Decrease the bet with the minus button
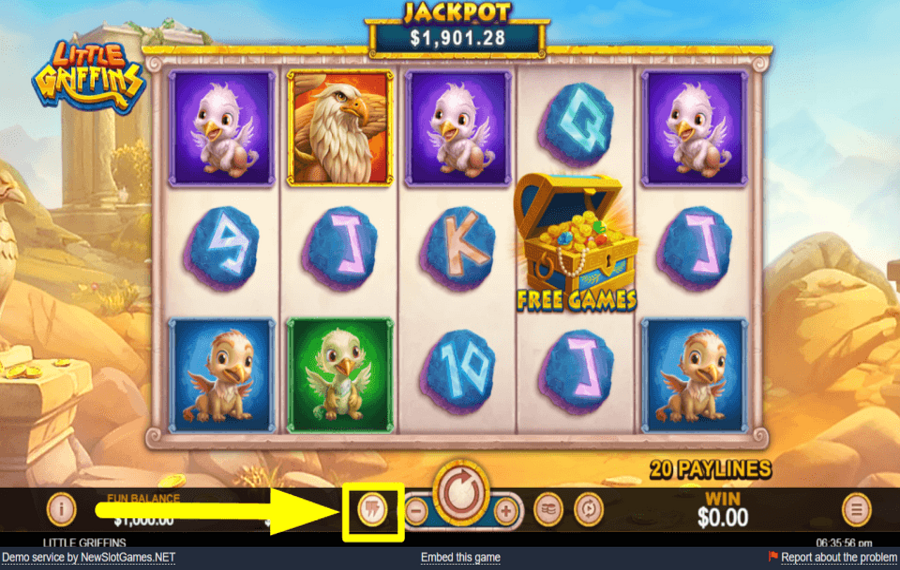900x570 pixels. [x=416, y=510]
